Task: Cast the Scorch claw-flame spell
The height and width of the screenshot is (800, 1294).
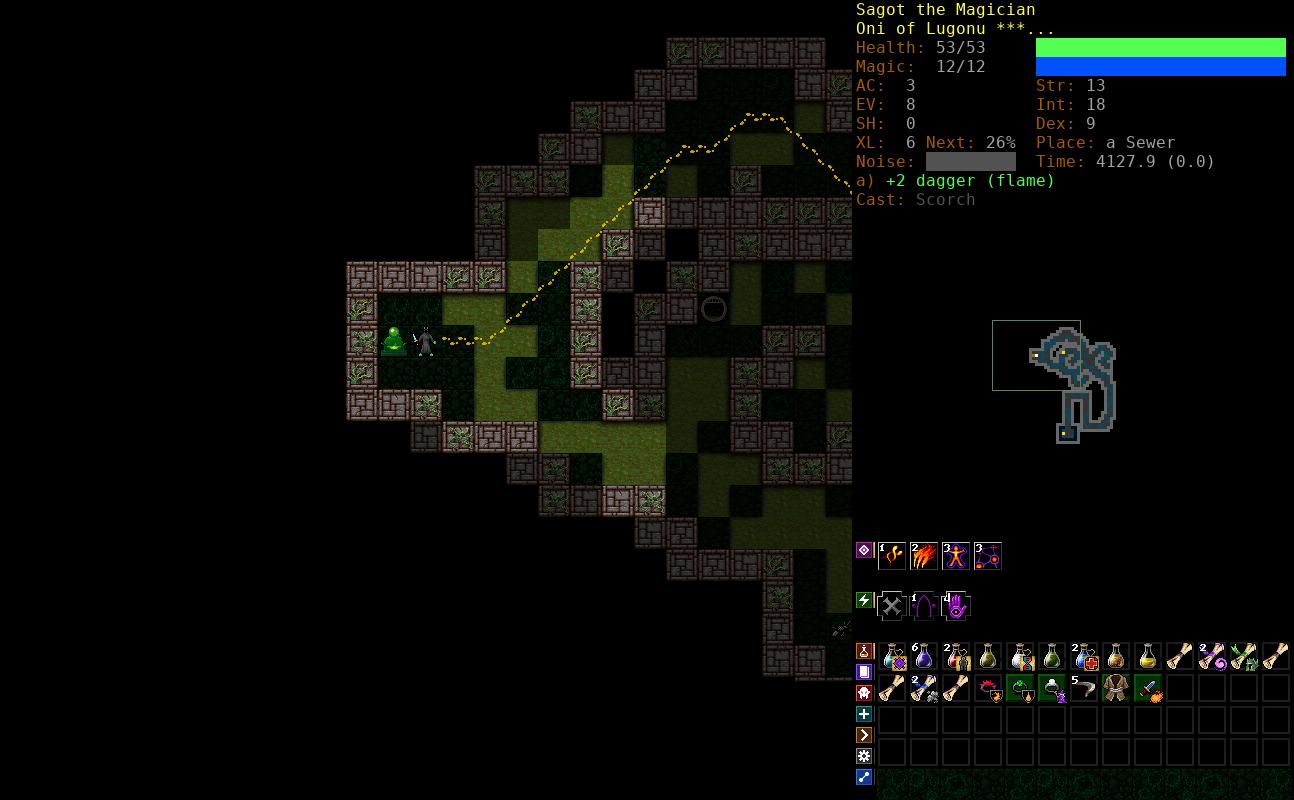Action: pyautogui.click(x=923, y=556)
